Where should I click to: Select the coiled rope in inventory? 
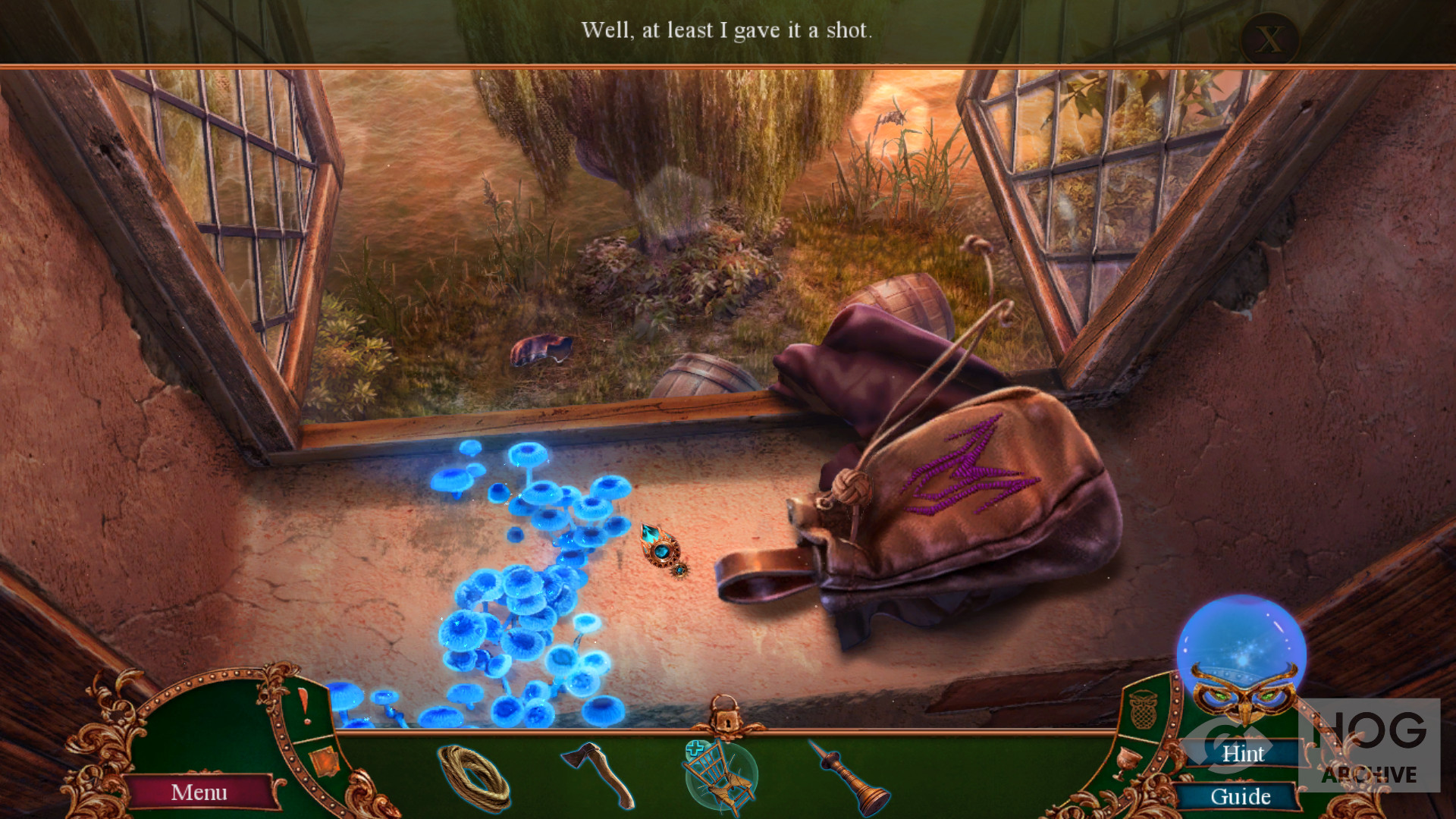(x=475, y=777)
